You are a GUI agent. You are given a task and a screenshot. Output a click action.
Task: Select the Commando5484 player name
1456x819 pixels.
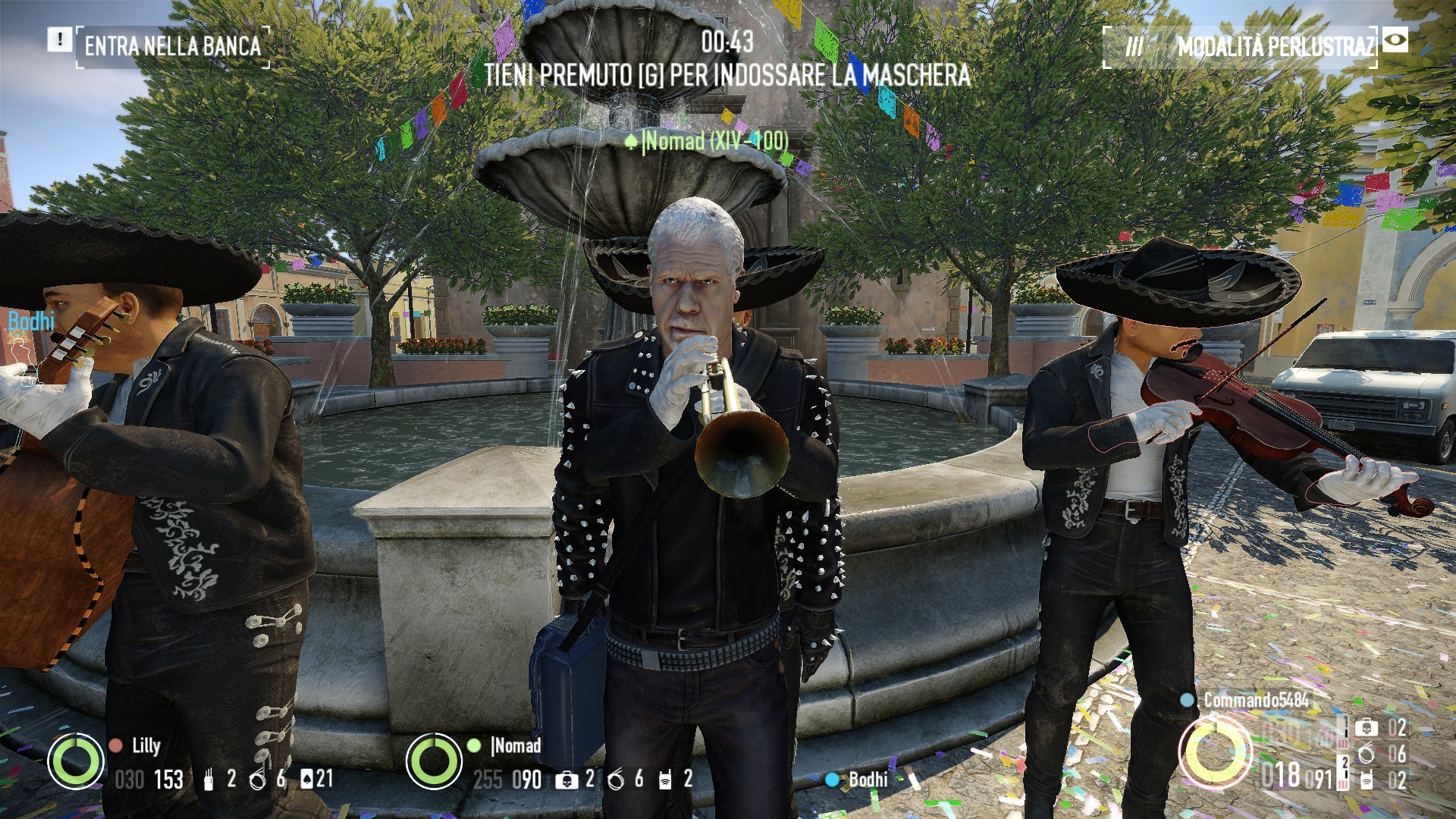[x=1256, y=700]
